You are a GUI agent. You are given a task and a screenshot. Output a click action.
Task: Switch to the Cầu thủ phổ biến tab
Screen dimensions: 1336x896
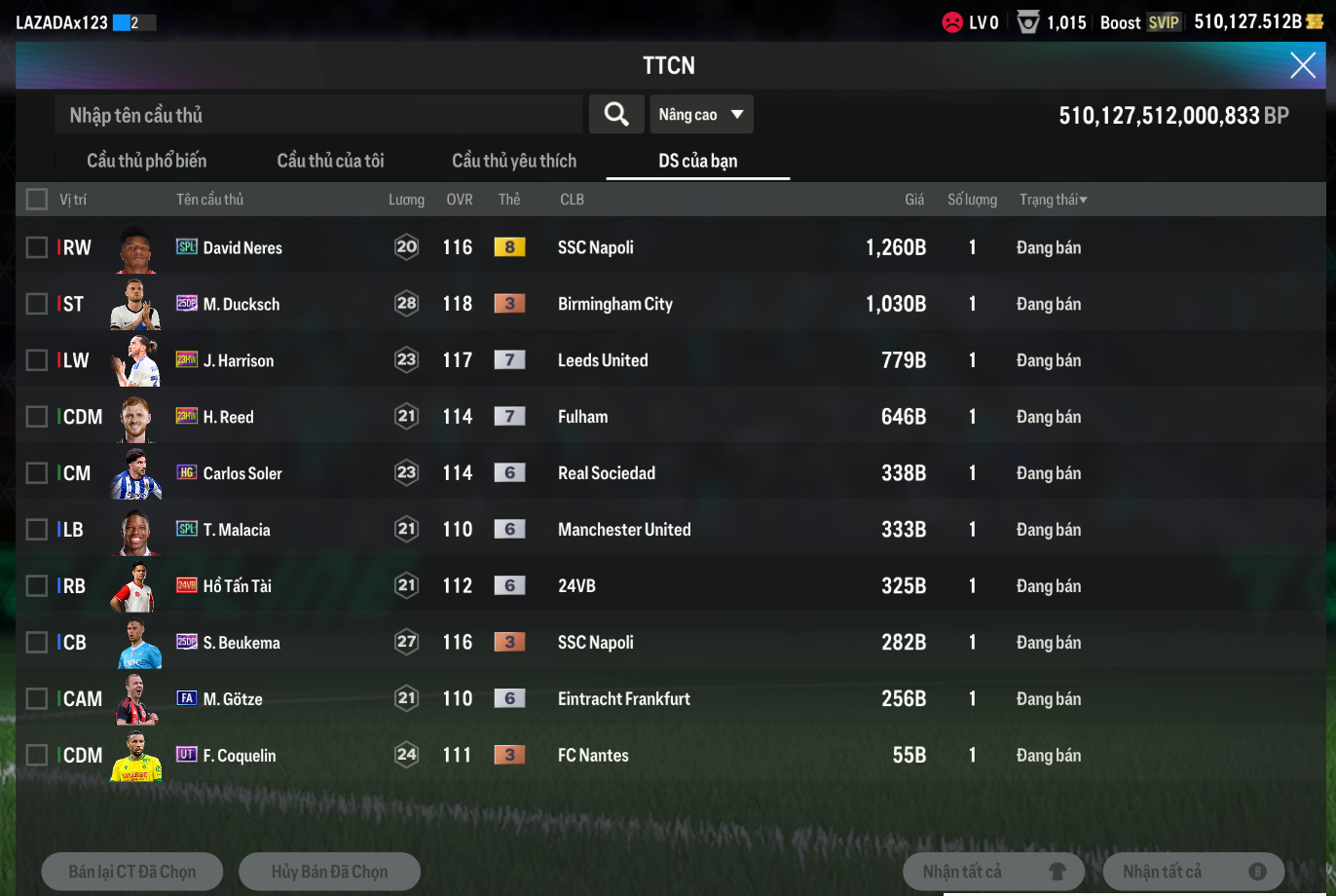pyautogui.click(x=147, y=161)
